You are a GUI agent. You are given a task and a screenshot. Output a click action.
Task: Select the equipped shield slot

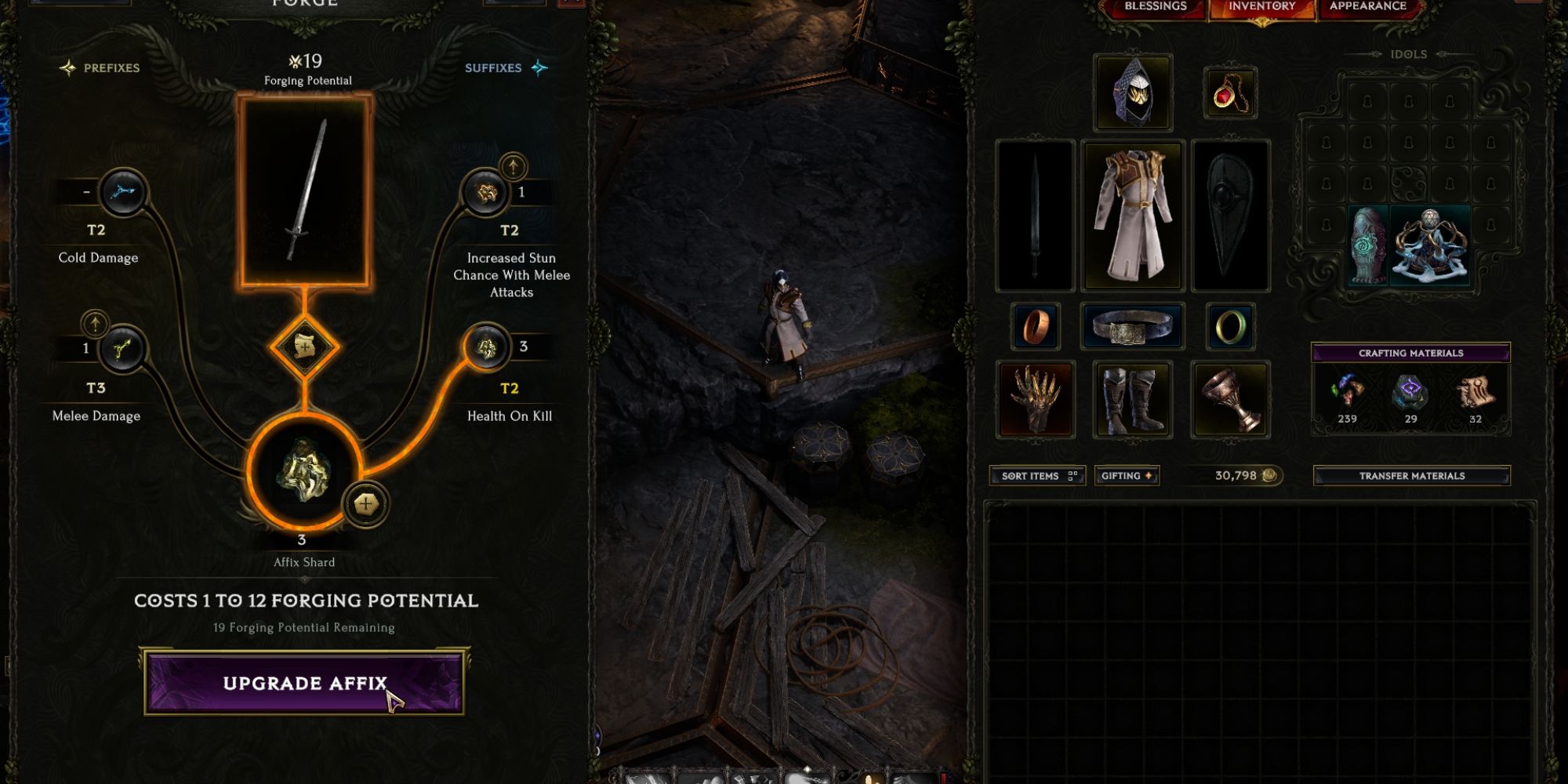point(1230,216)
